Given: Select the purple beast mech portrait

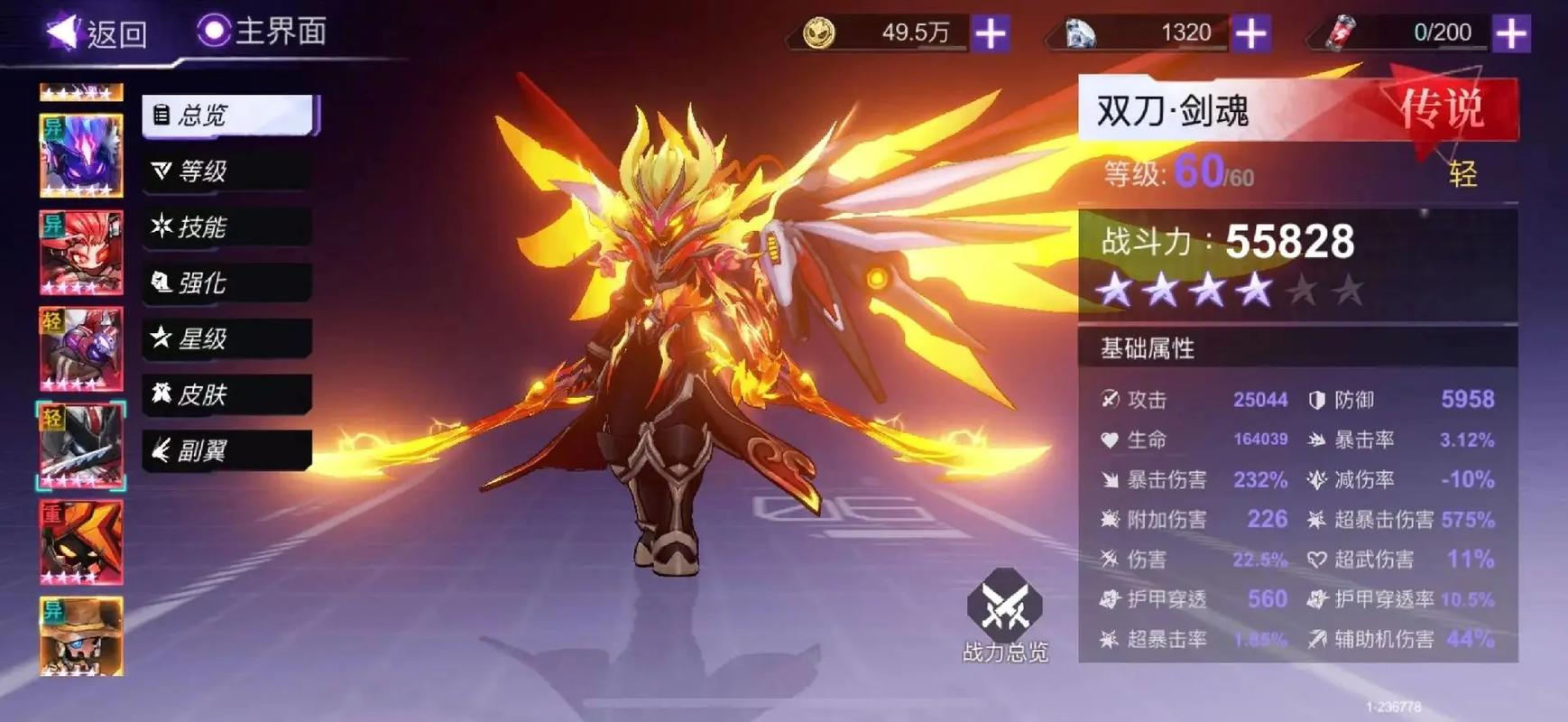Looking at the screenshot, I should (81, 155).
